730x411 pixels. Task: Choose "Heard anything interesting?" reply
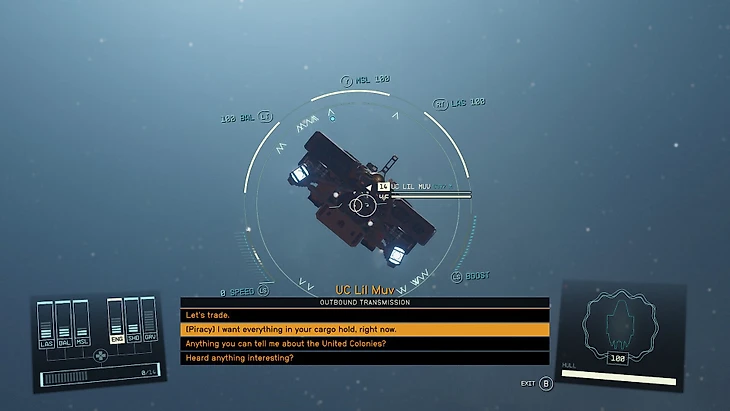(364, 357)
